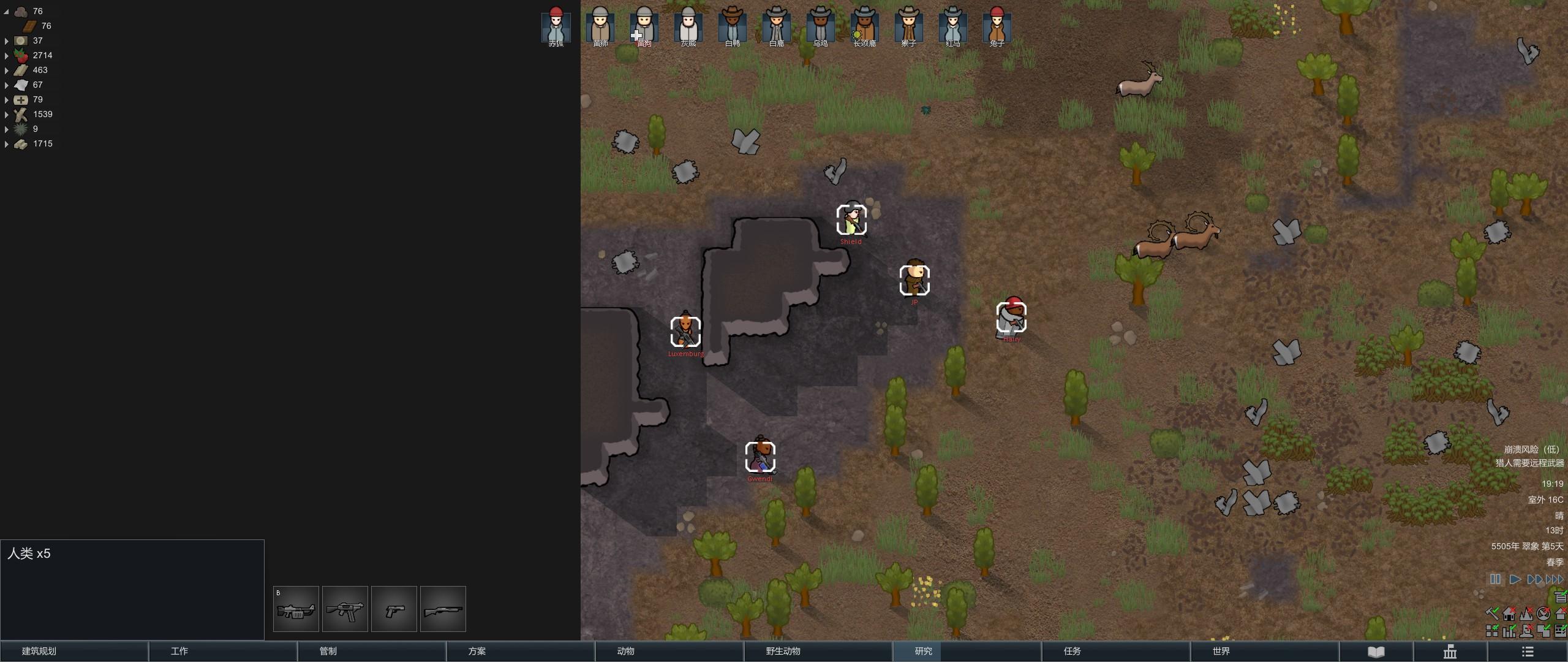Pause the game with the pause button
1568x662 pixels.
point(1495,579)
